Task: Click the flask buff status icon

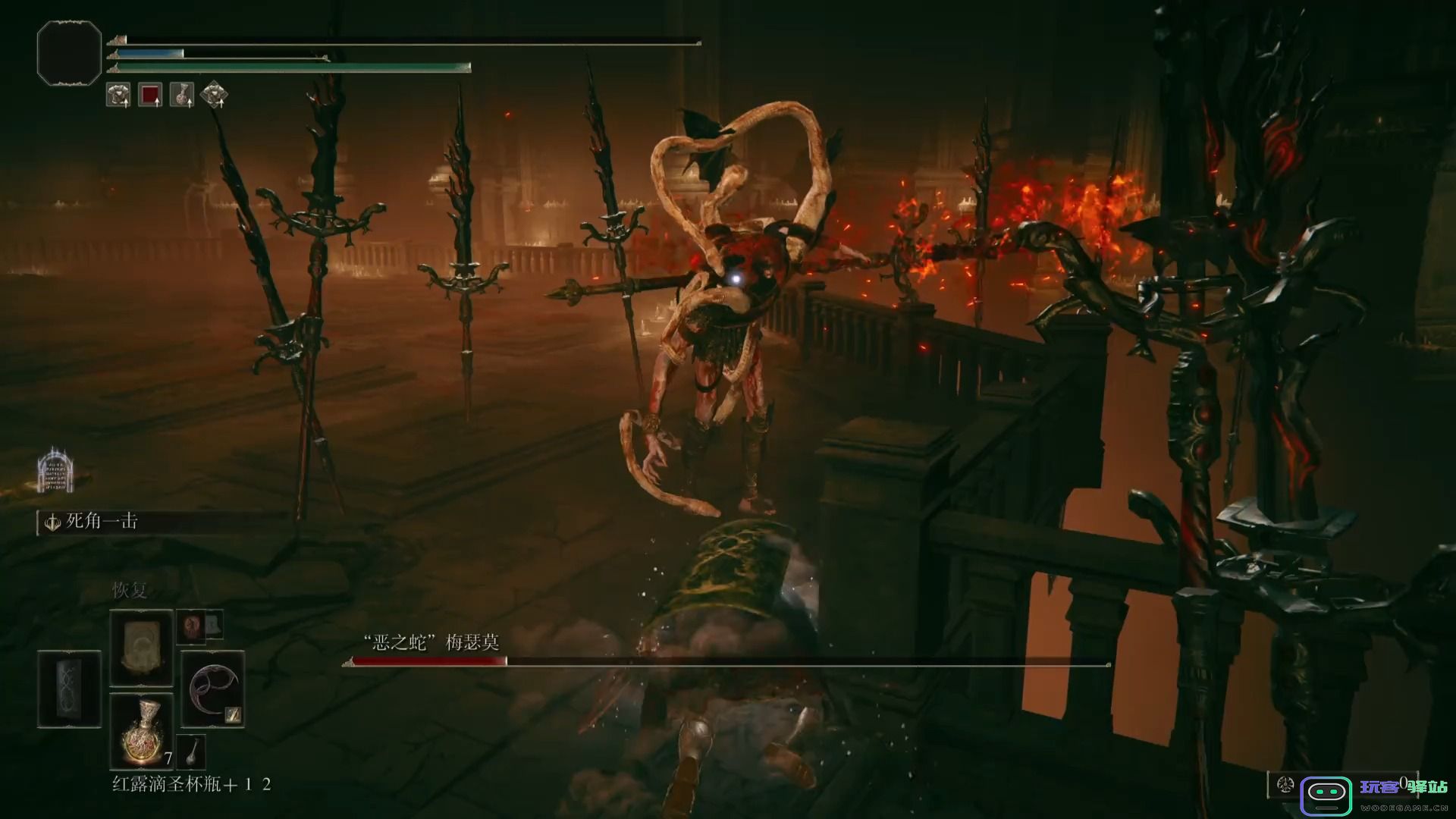Action: click(182, 95)
